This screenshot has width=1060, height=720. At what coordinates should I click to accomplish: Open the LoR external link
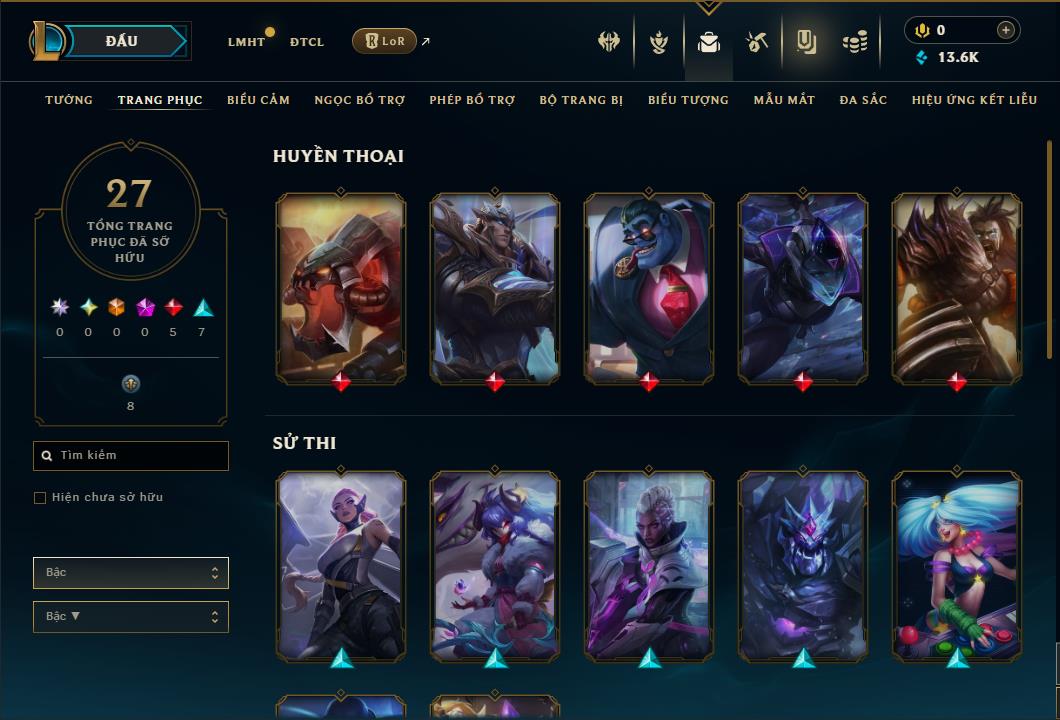(x=385, y=41)
